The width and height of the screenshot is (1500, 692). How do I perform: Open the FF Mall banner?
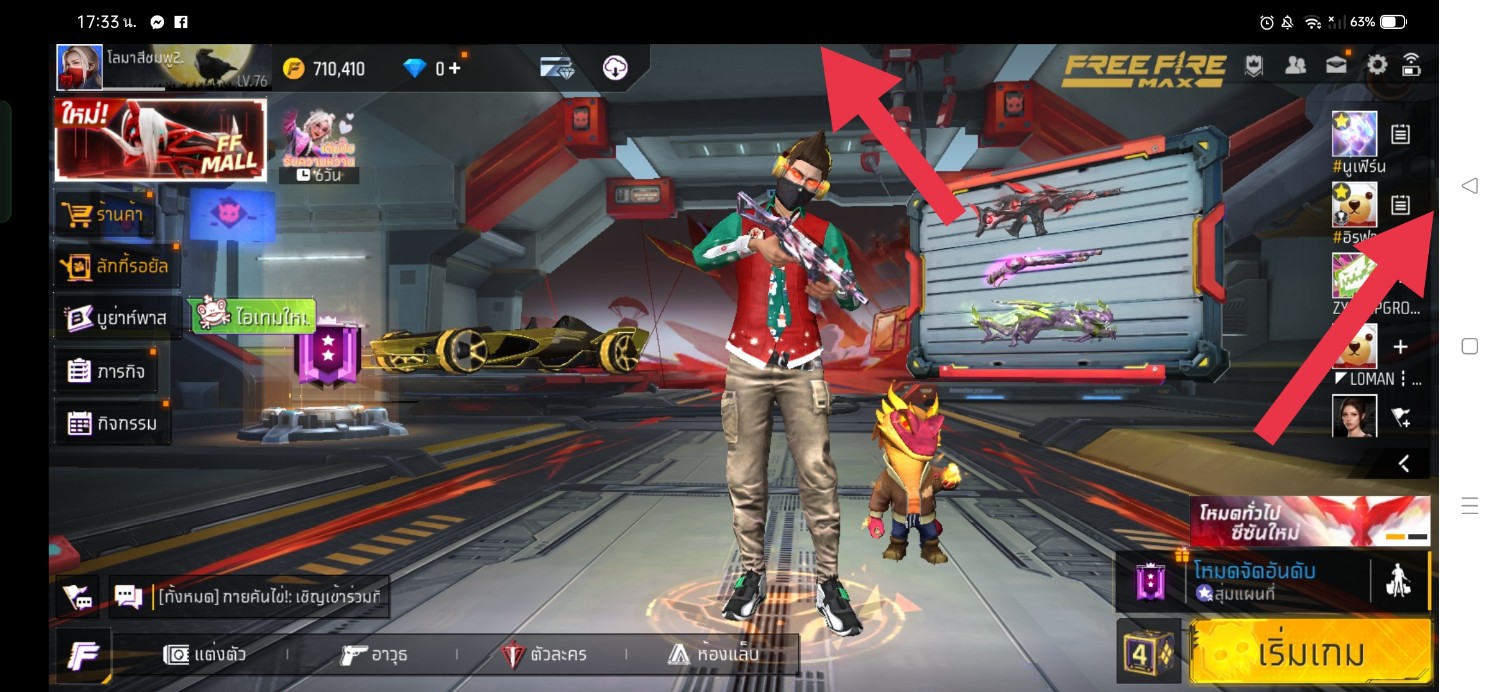[160, 140]
